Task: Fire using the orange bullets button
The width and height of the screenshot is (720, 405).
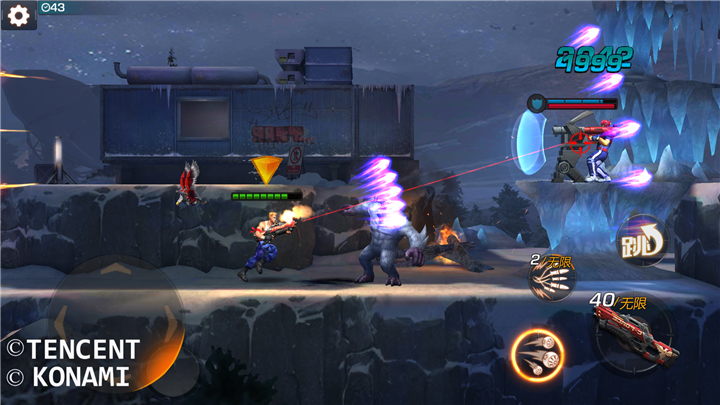Action: pos(537,354)
